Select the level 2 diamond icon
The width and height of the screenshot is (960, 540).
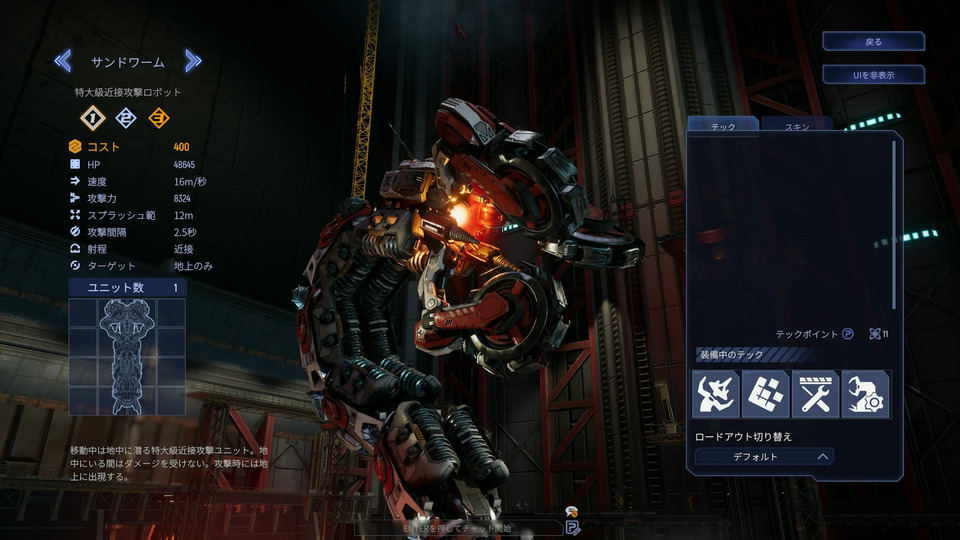point(126,118)
